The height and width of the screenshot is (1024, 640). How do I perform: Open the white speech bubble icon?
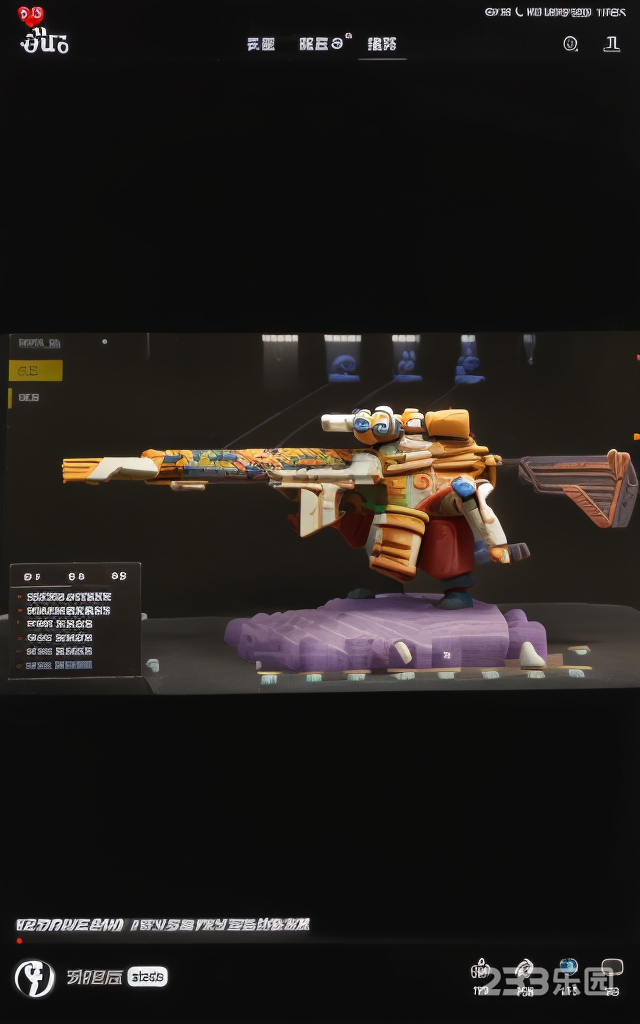pos(611,968)
